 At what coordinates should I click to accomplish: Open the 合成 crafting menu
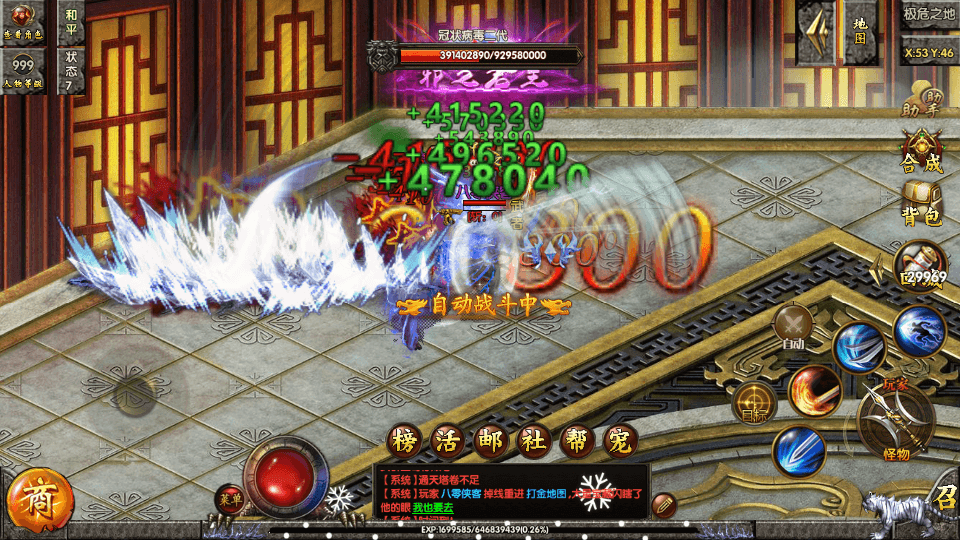(921, 151)
